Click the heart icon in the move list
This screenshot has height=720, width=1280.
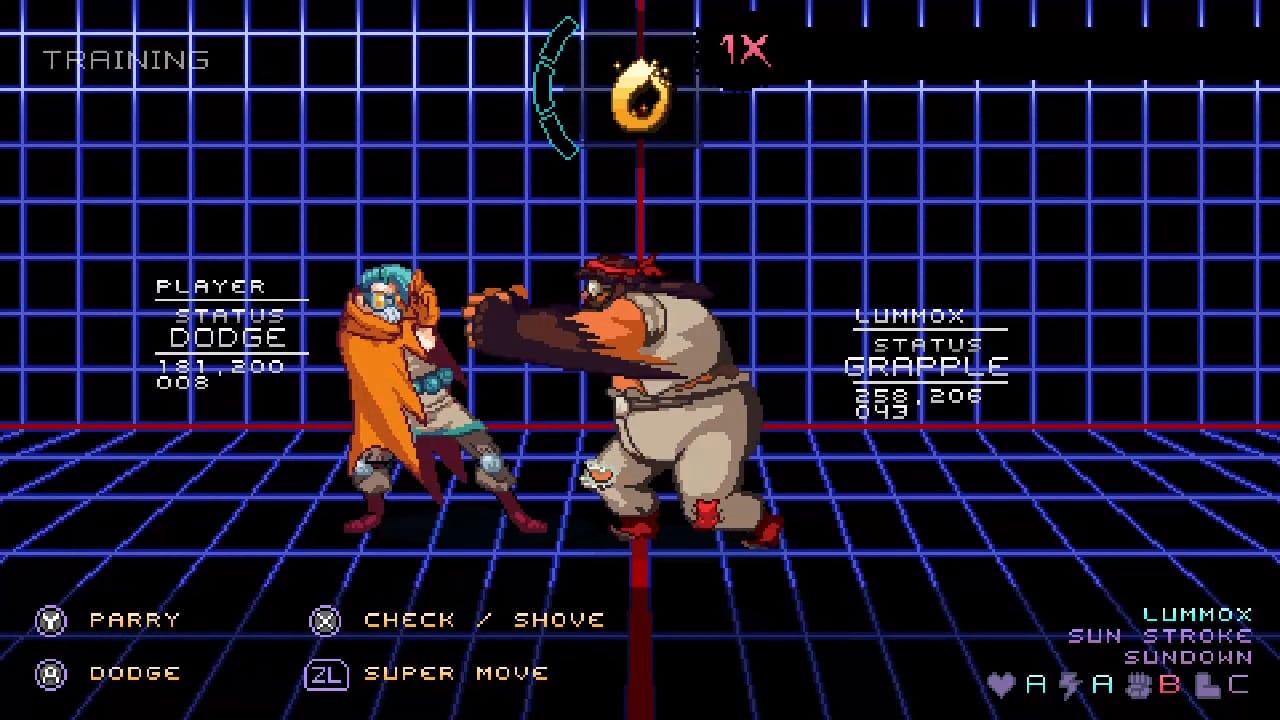(x=1003, y=685)
